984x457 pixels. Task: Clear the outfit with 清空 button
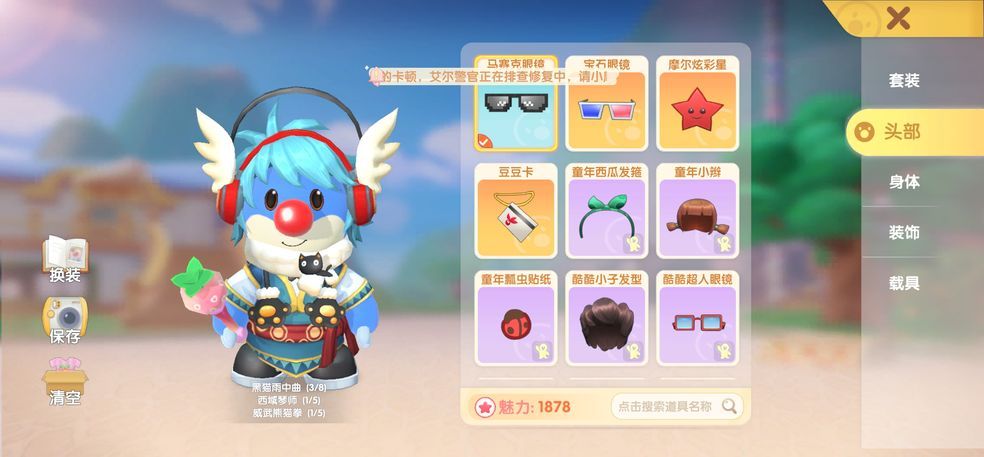(x=65, y=382)
